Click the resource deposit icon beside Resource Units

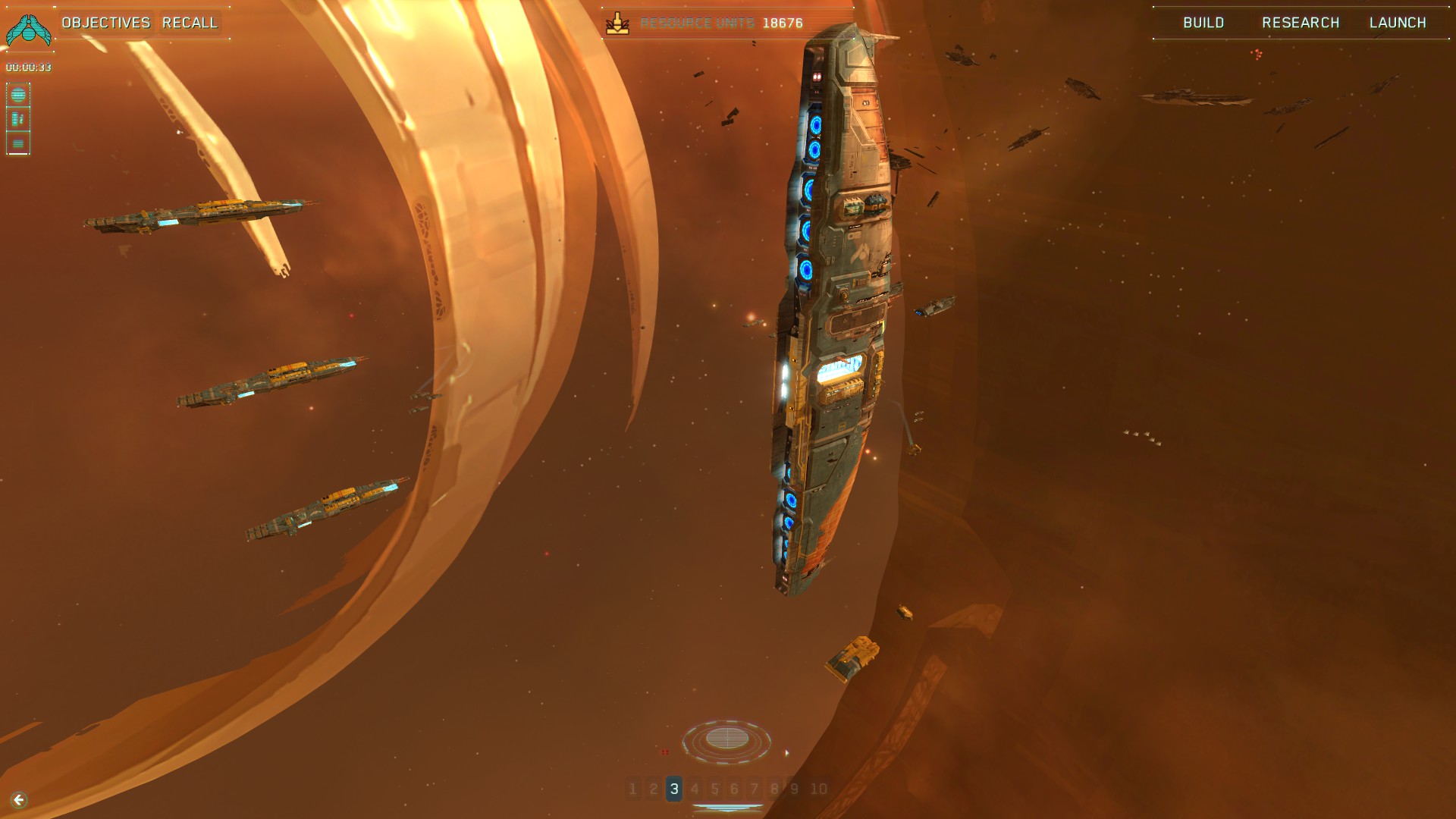pos(620,22)
